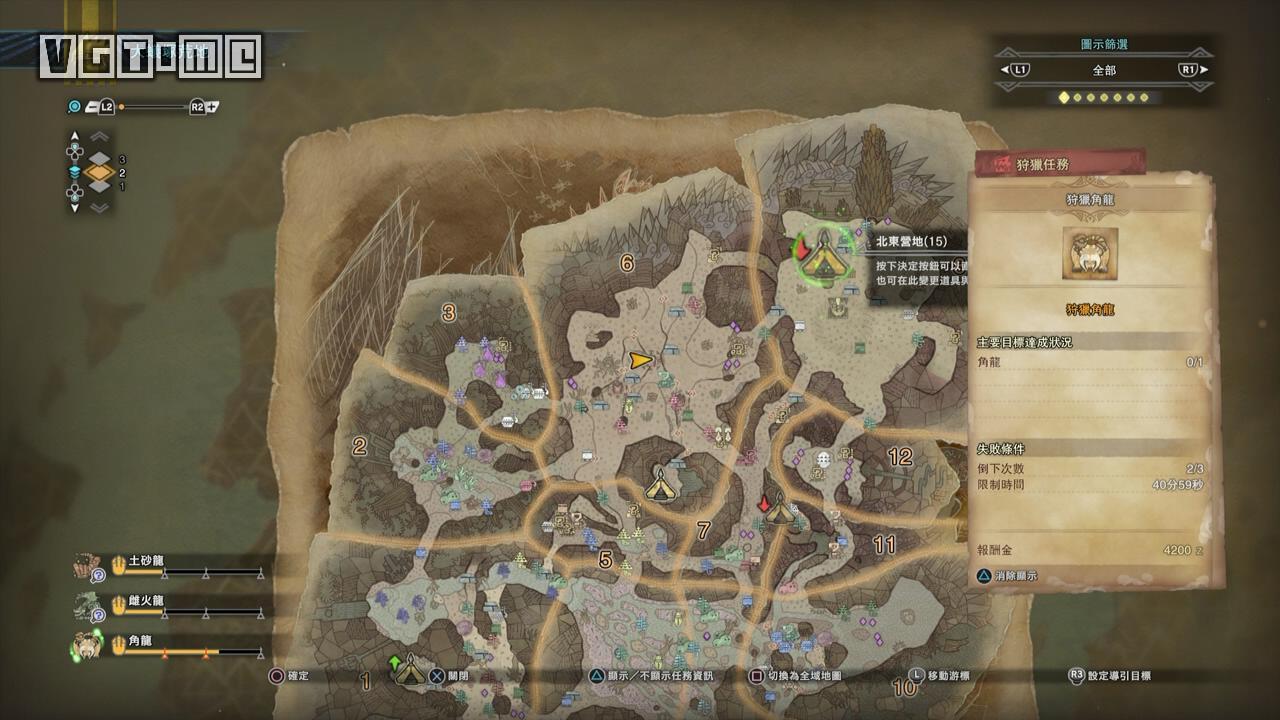Show map floor level 3
This screenshot has width=1280, height=720.
click(99, 157)
